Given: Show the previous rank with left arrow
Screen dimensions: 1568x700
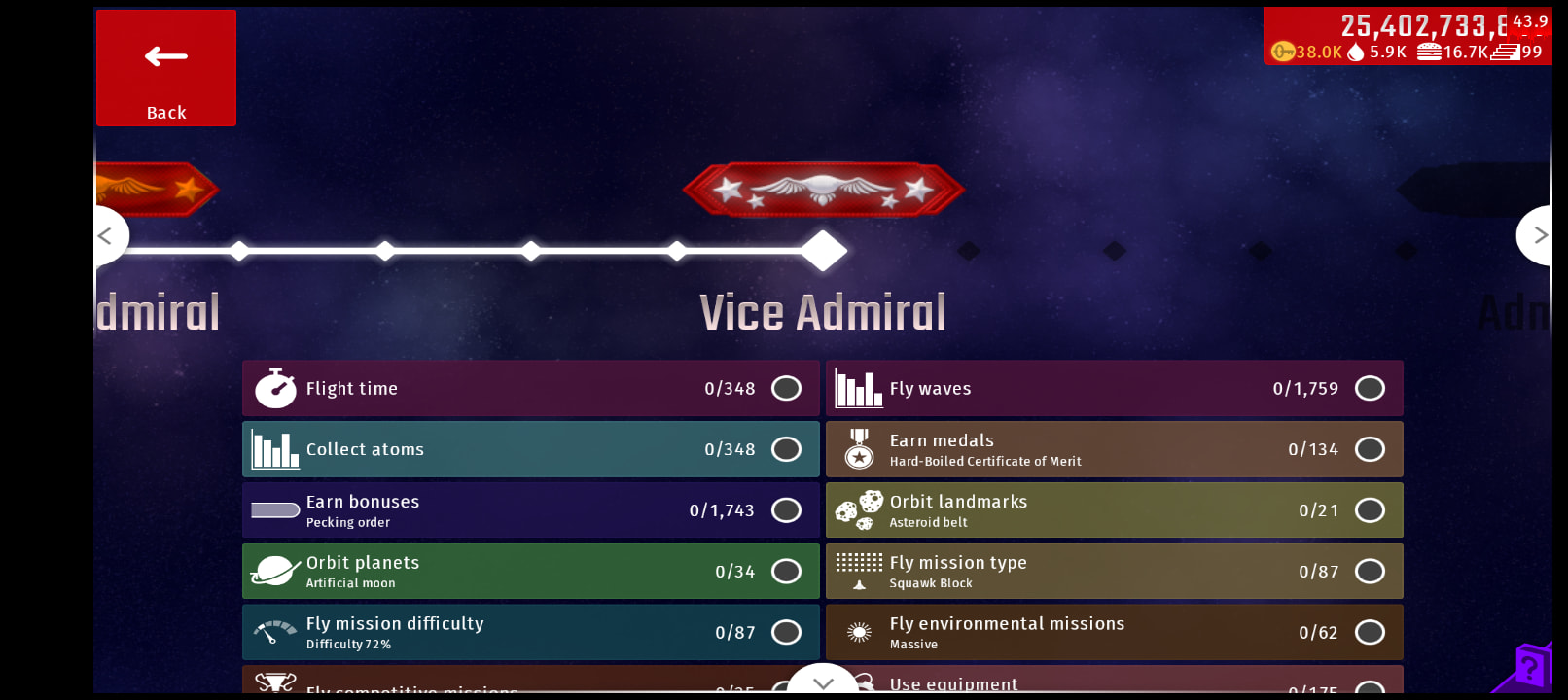Looking at the screenshot, I should click(107, 235).
